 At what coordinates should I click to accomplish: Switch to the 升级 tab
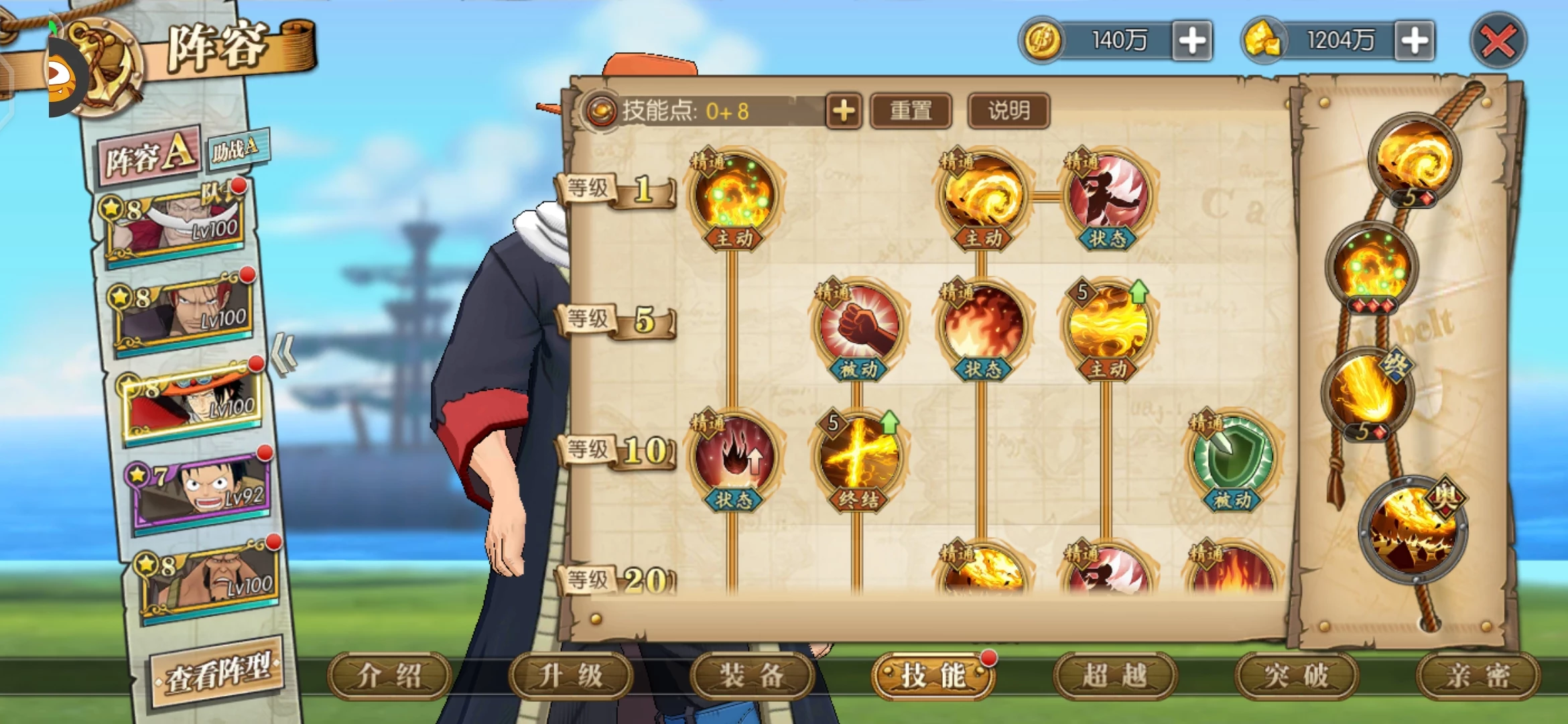570,676
